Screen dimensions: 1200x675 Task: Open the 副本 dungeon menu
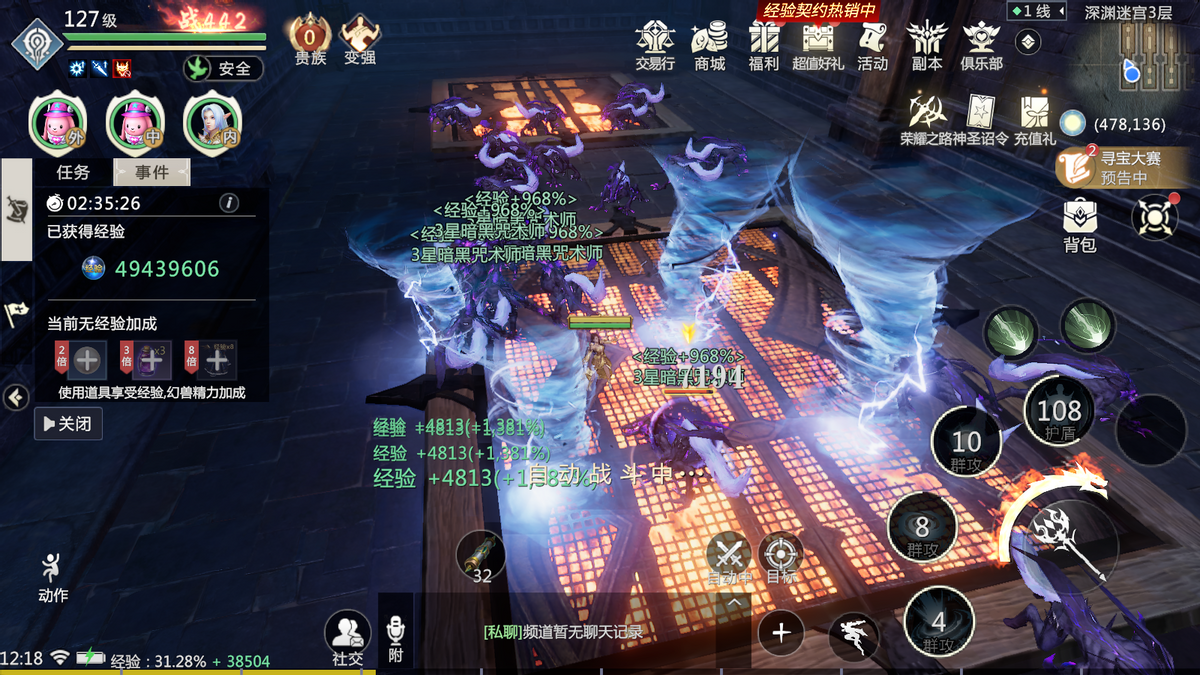pyautogui.click(x=926, y=45)
